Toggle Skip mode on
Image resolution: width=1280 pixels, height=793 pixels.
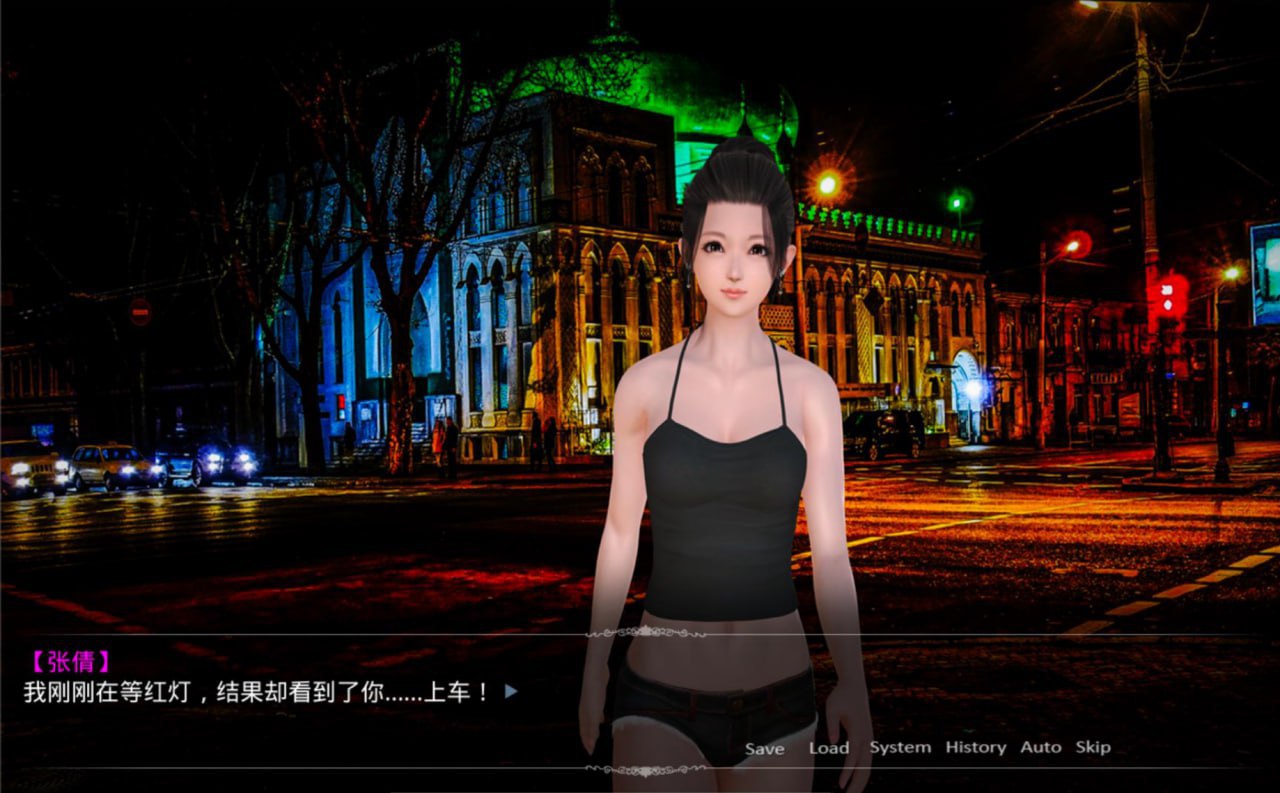point(1092,747)
